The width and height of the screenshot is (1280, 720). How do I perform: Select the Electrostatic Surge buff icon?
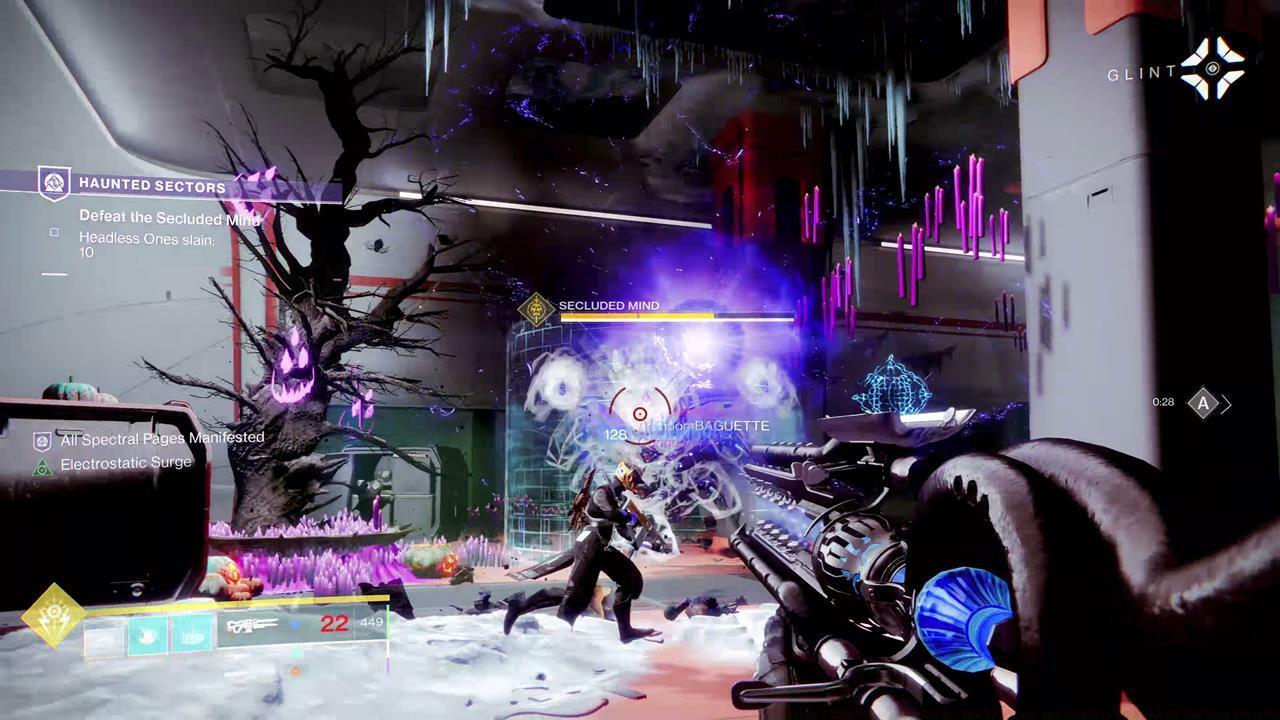point(42,466)
